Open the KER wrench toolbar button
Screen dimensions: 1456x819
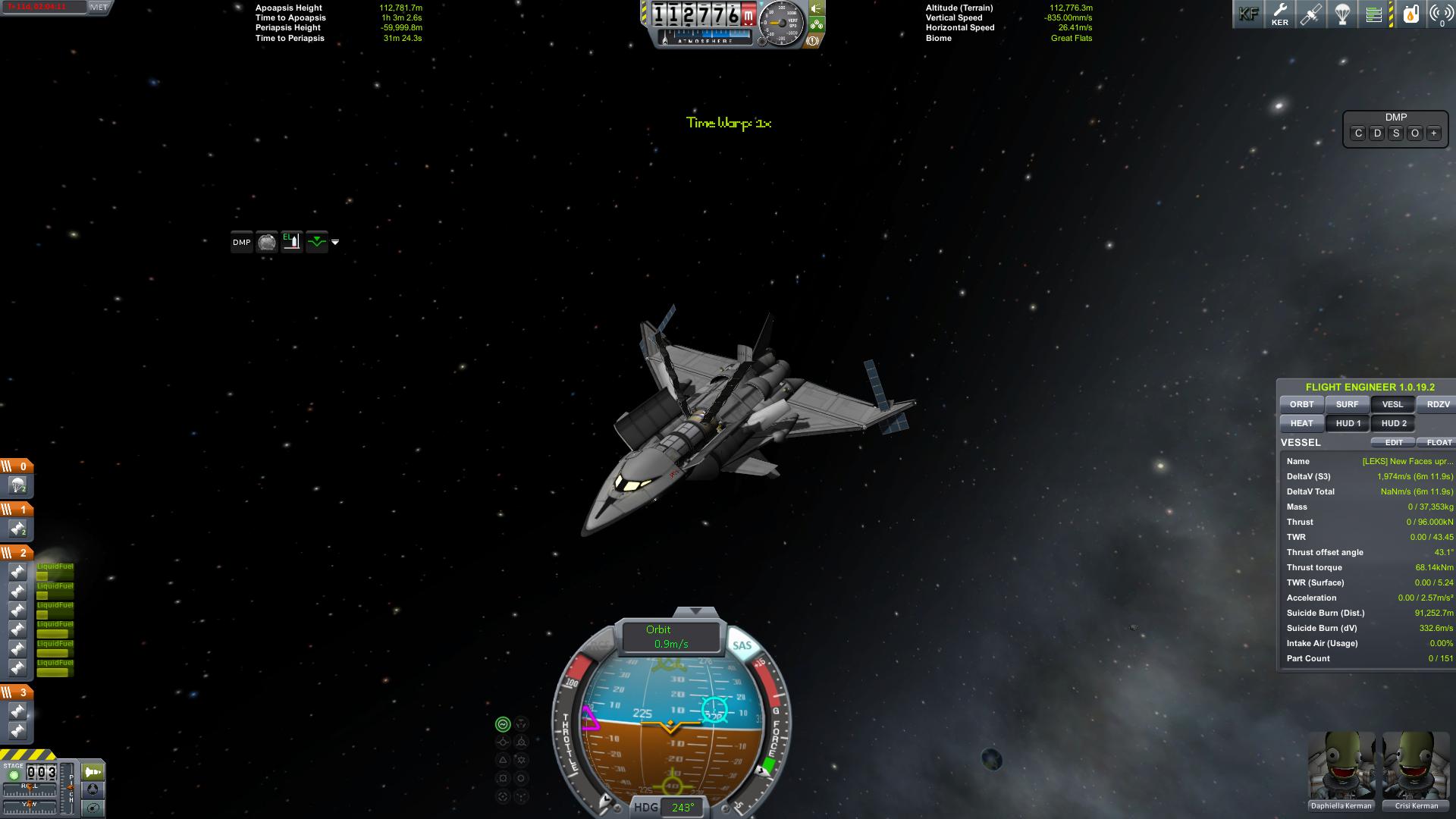click(x=1279, y=14)
